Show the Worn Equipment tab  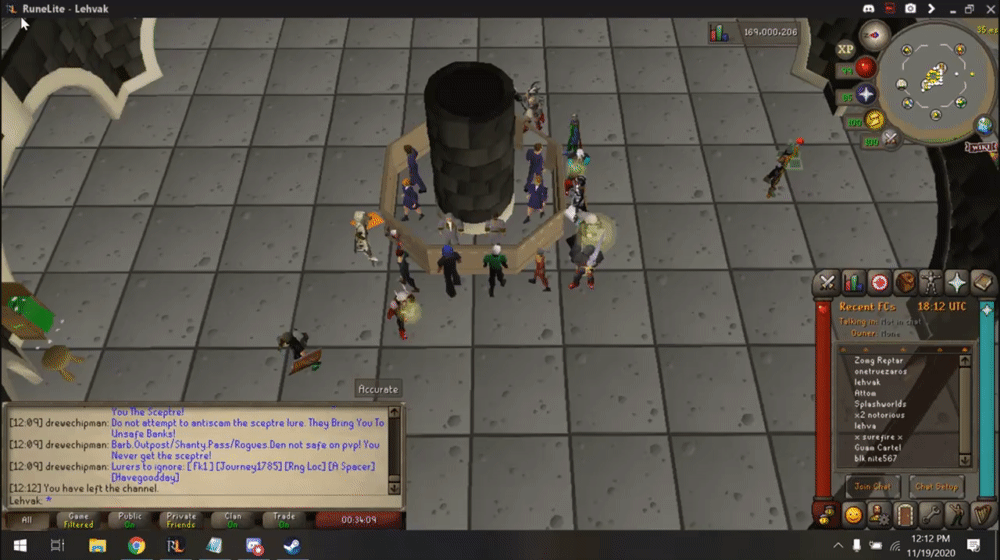click(931, 282)
